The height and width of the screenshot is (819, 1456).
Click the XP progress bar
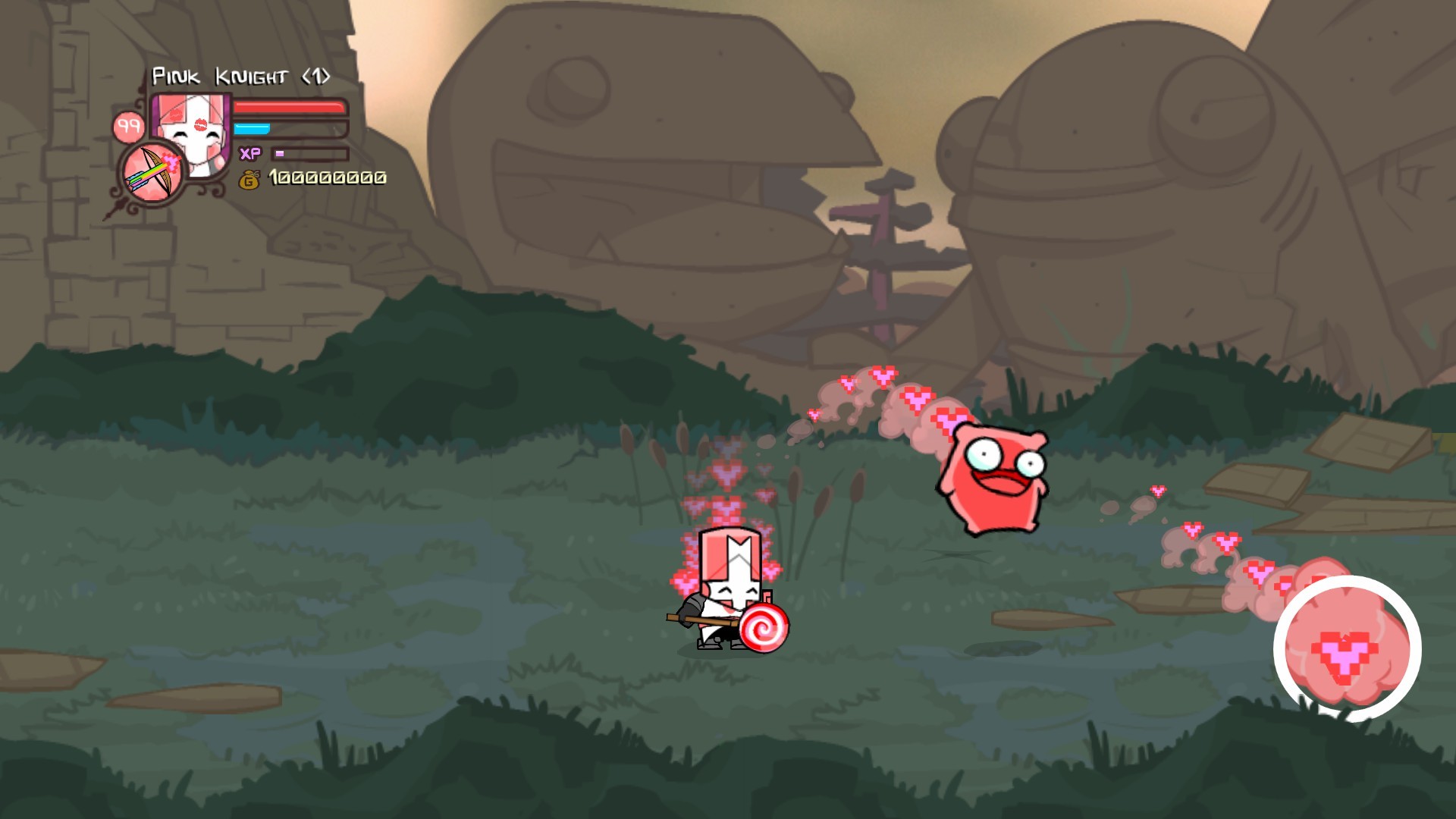(307, 153)
